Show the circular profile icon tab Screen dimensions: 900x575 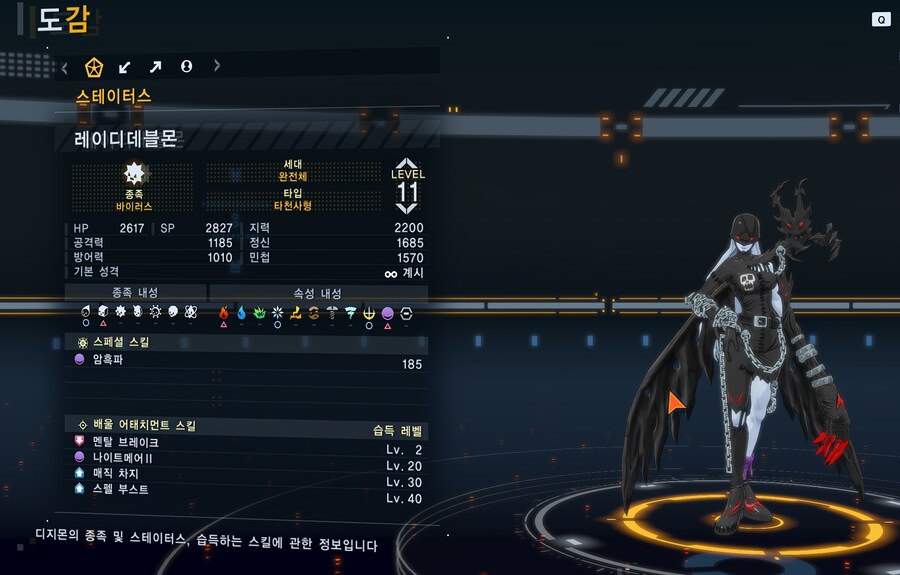click(x=186, y=67)
